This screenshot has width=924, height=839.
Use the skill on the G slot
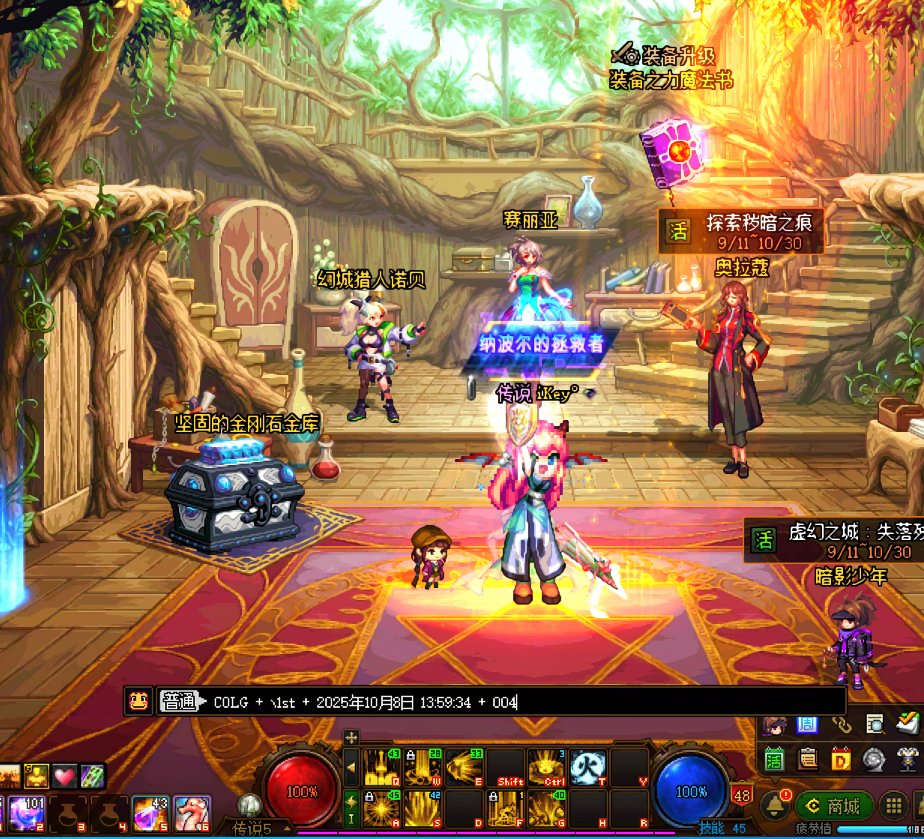545,807
